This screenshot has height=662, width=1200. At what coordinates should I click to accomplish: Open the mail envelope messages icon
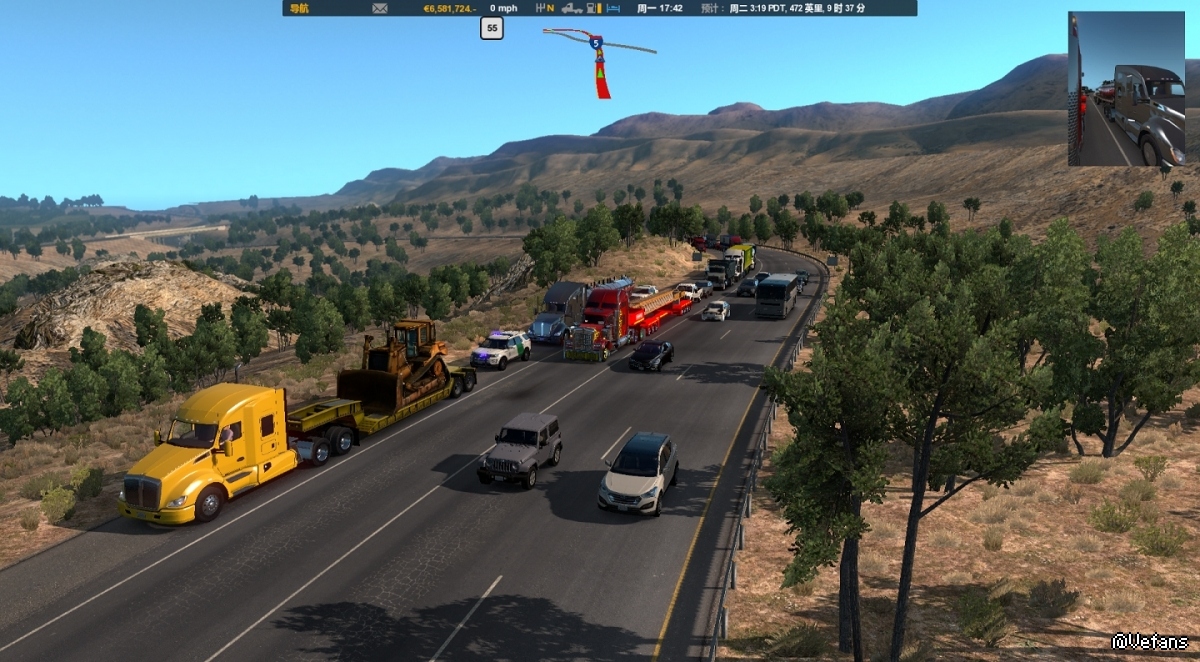pos(380,8)
